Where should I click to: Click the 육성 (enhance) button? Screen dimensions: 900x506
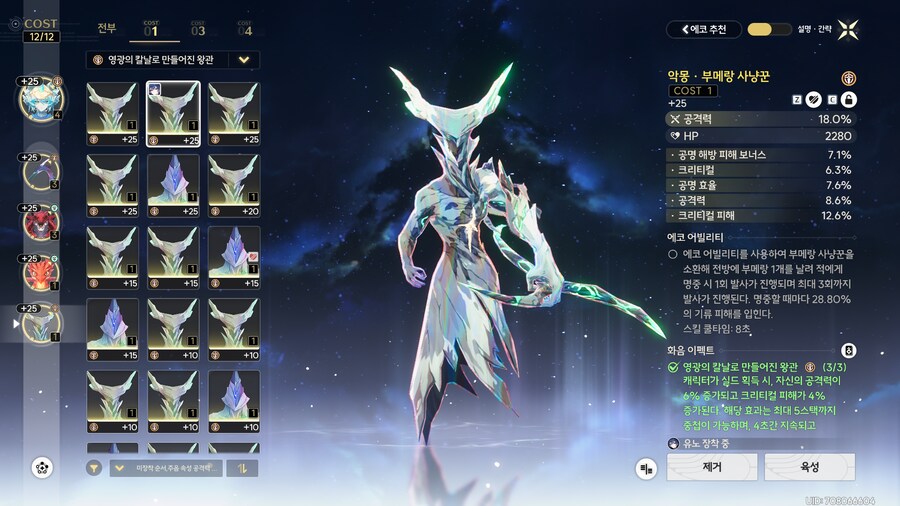(x=809, y=467)
